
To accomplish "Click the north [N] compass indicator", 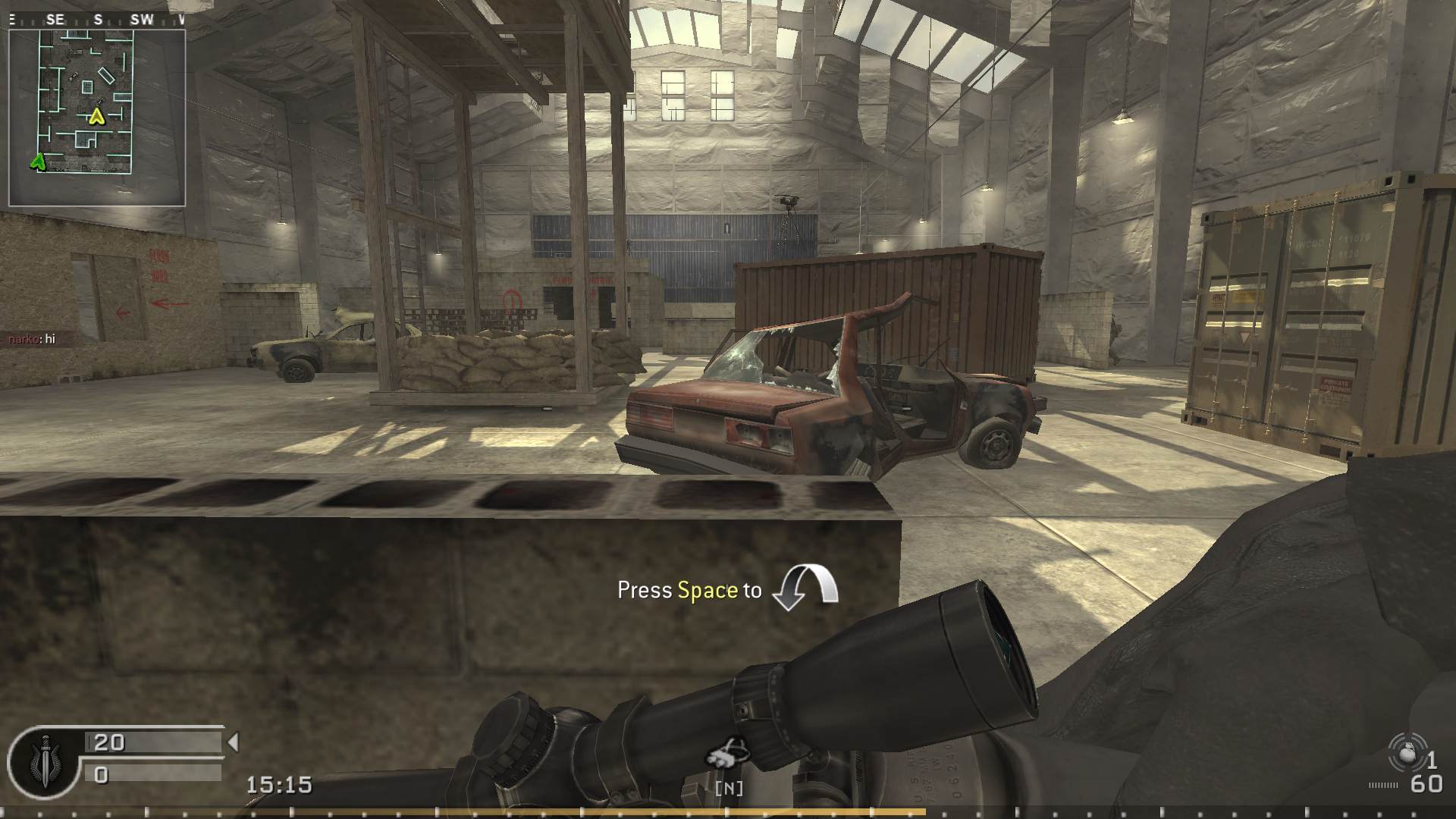I will 729,789.
